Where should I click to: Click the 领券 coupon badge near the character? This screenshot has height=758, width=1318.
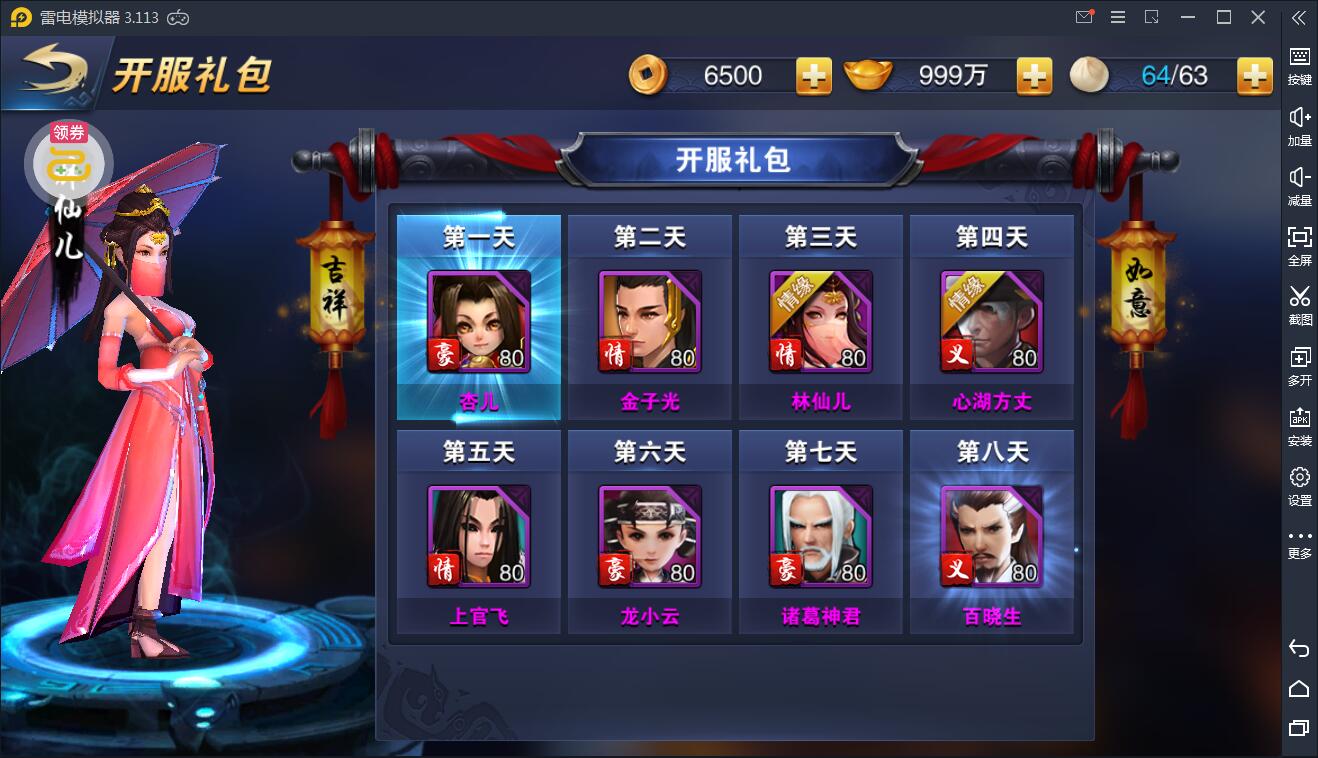[x=68, y=131]
